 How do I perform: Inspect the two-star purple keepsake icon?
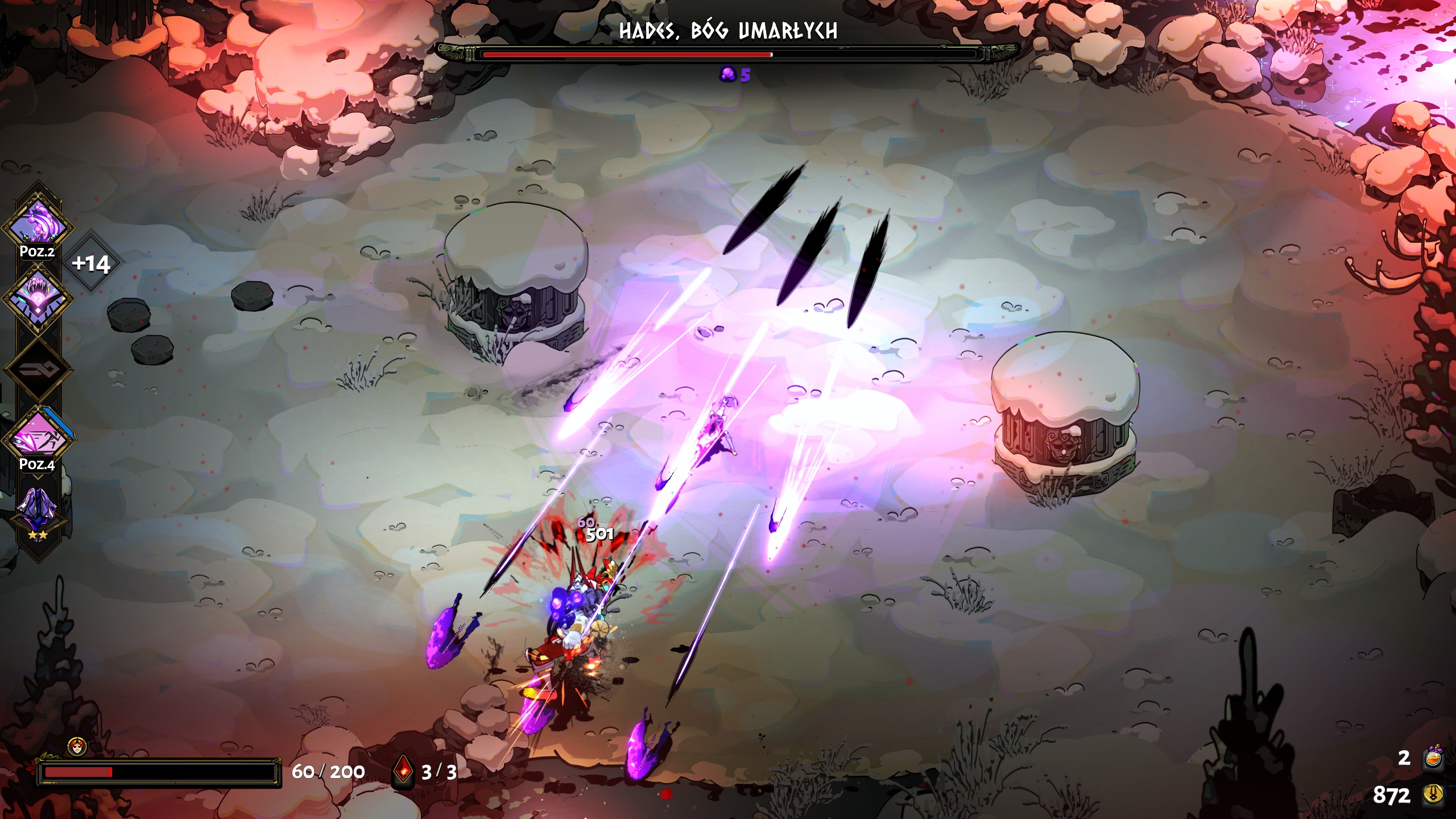[38, 508]
